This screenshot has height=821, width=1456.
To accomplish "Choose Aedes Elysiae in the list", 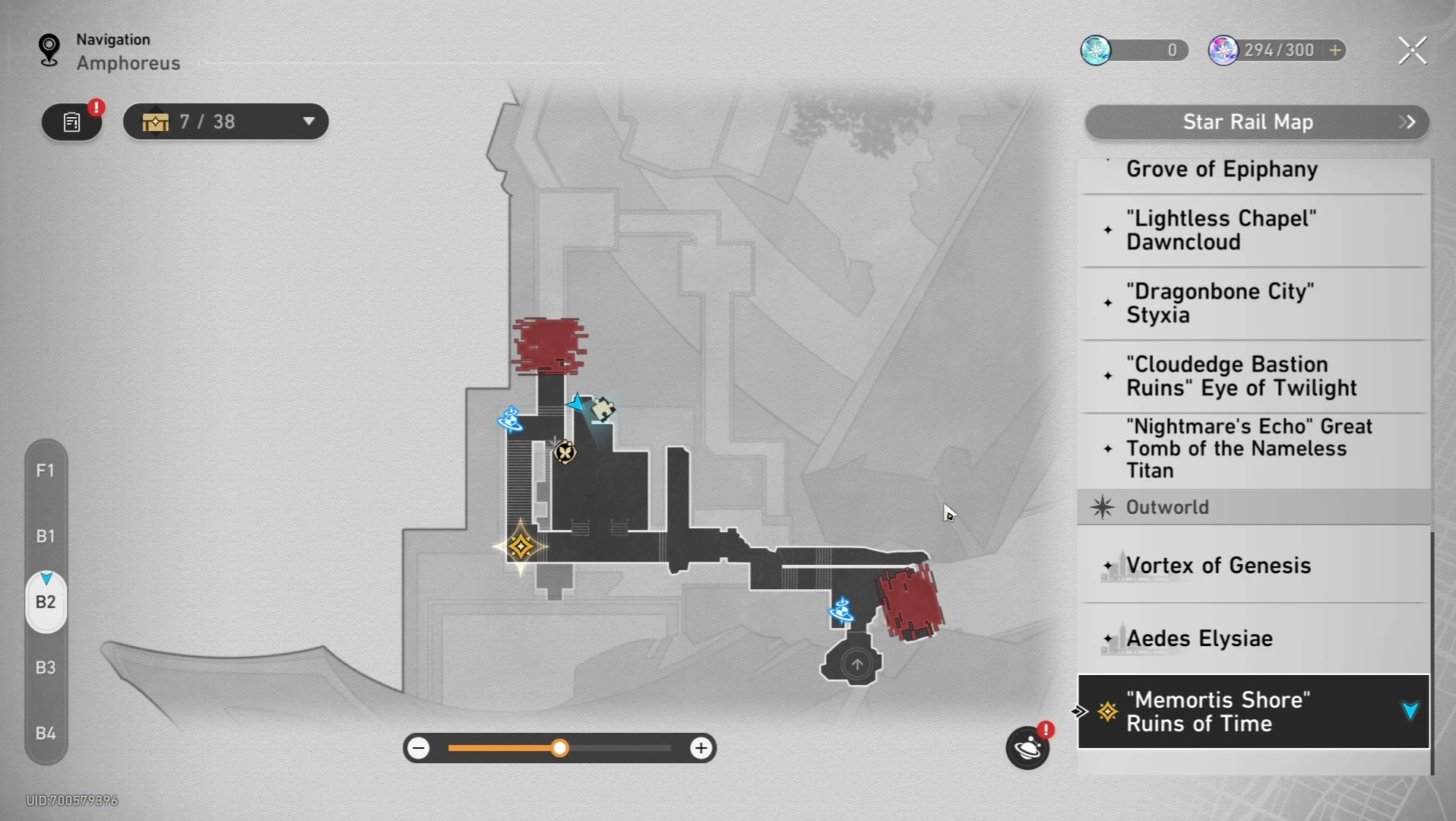I will (1199, 639).
